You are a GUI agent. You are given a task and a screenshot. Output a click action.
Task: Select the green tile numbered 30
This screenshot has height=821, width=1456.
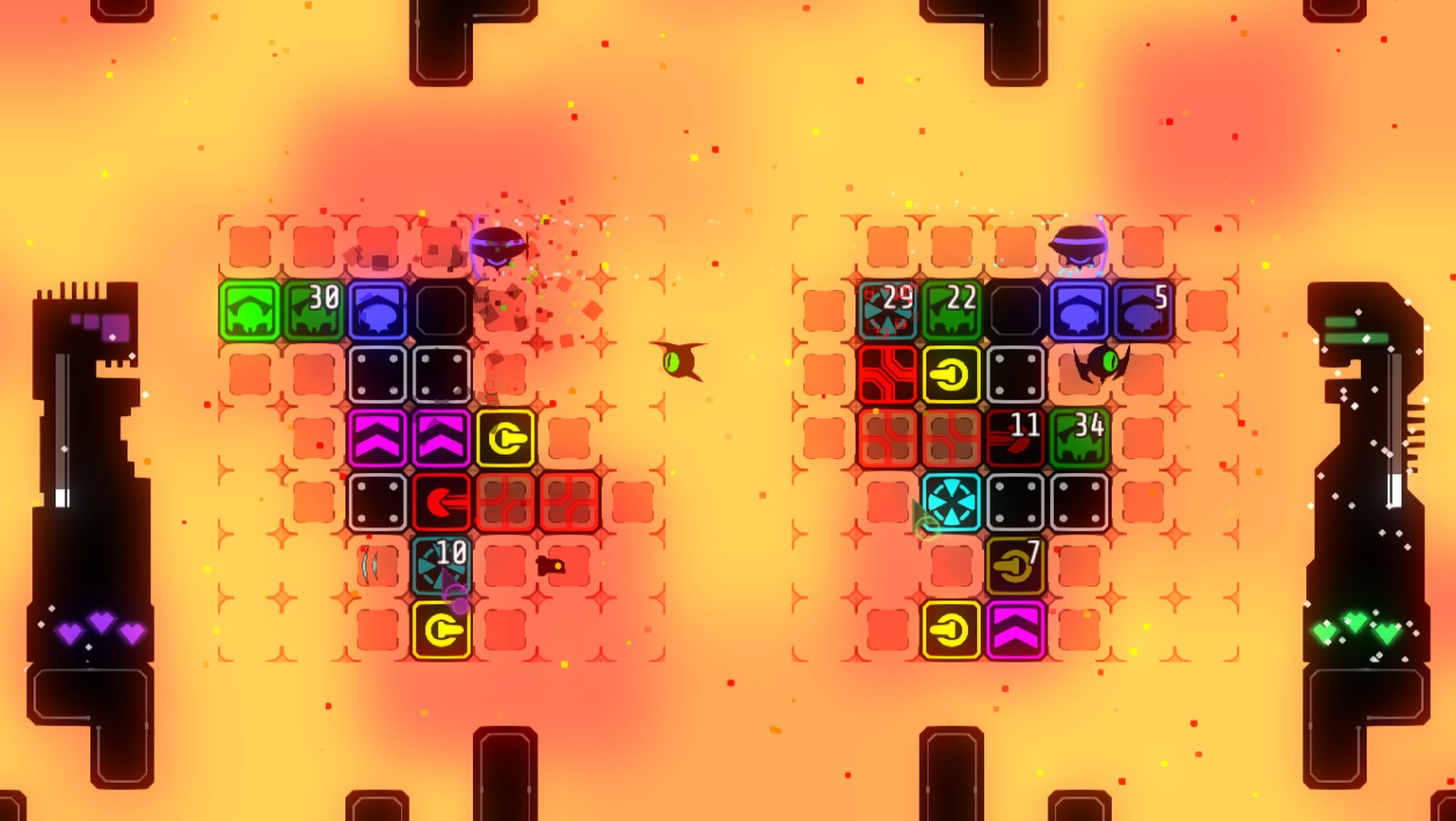(314, 311)
